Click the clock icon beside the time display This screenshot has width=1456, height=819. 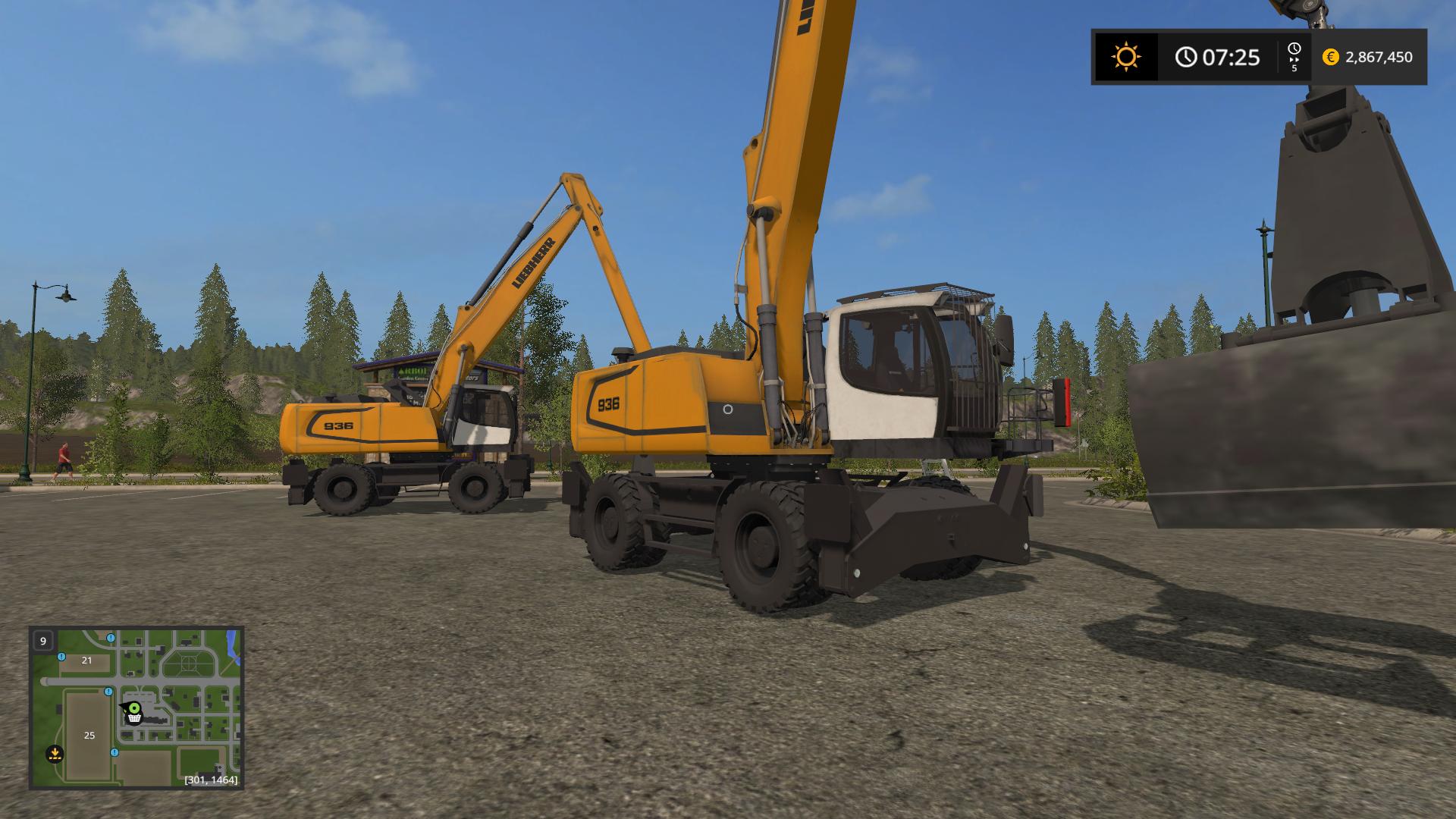point(1187,57)
